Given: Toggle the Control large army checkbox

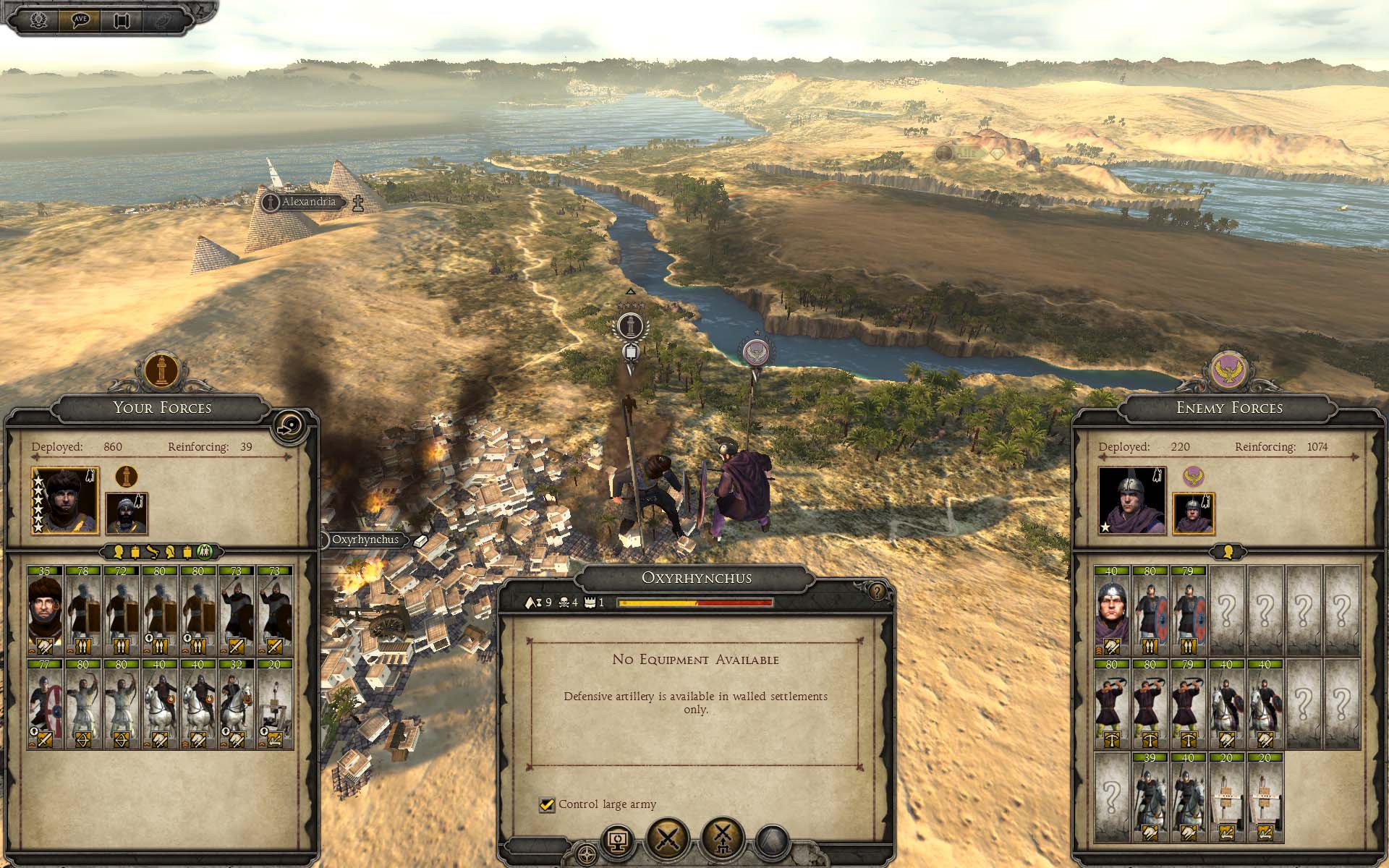Looking at the screenshot, I should click(547, 804).
